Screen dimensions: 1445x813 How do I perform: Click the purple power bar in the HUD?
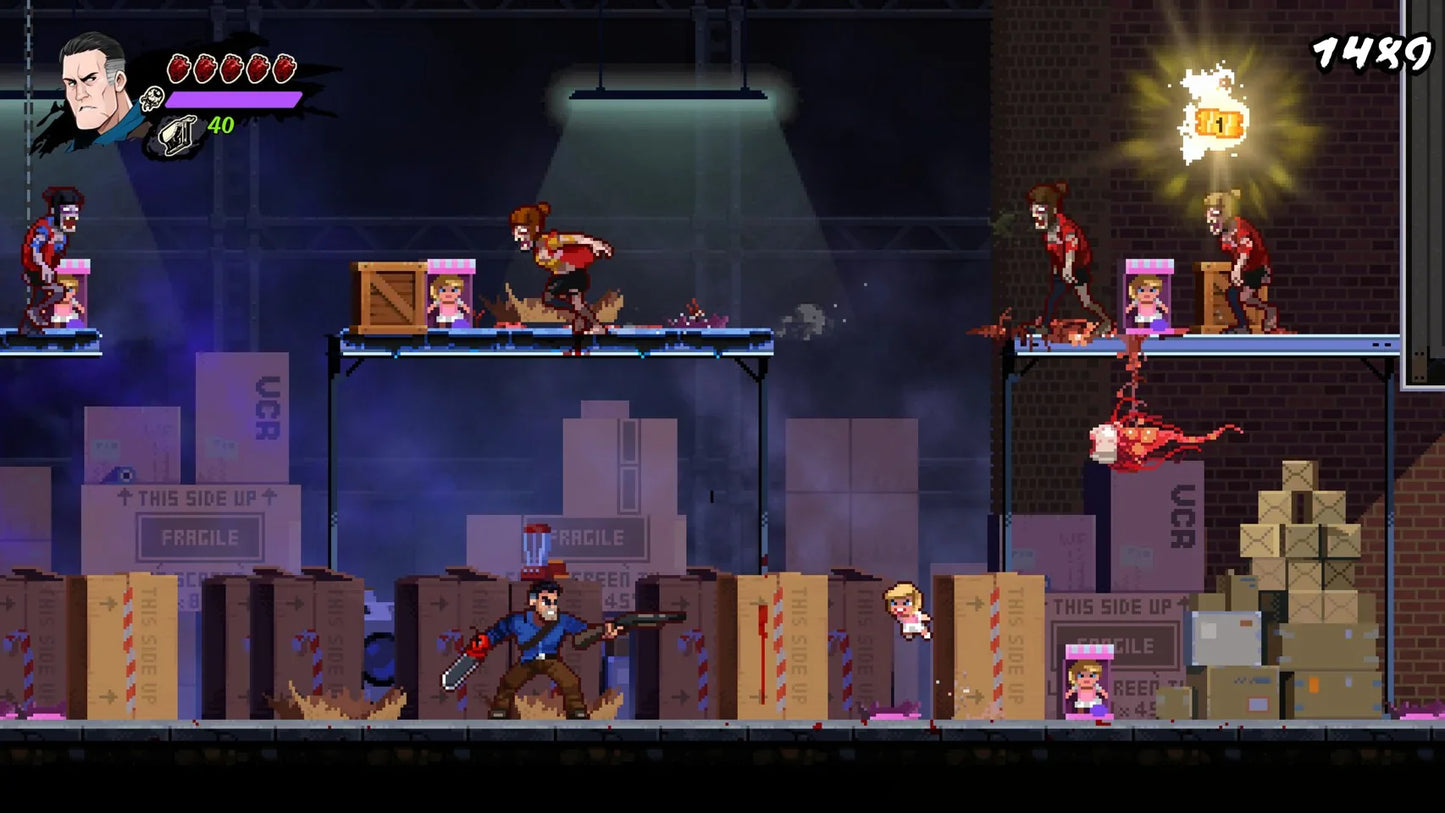[232, 100]
